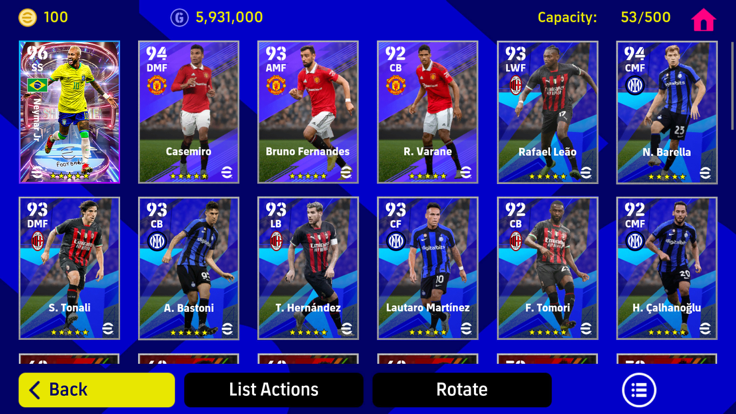This screenshot has height=414, width=736.
Task: Choose the Bruno Fernandes card
Action: pyautogui.click(x=307, y=112)
